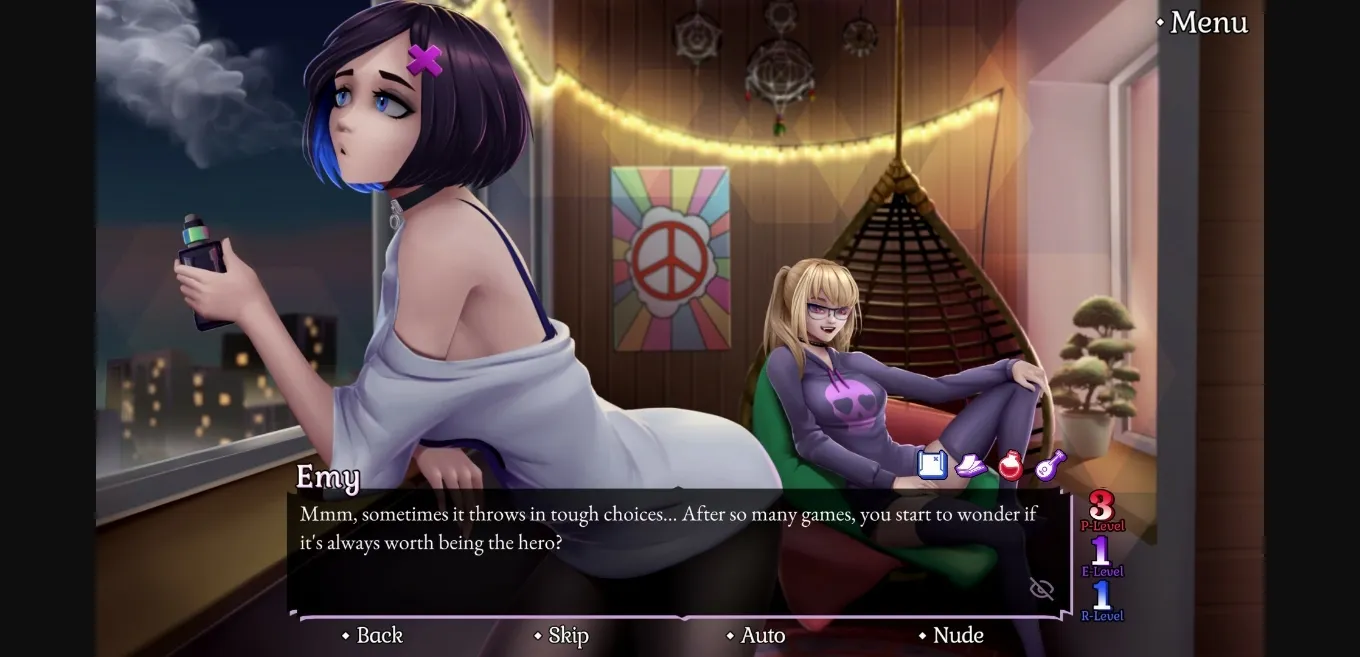Toggle the Nude option
This screenshot has width=1360, height=657.
pos(950,635)
